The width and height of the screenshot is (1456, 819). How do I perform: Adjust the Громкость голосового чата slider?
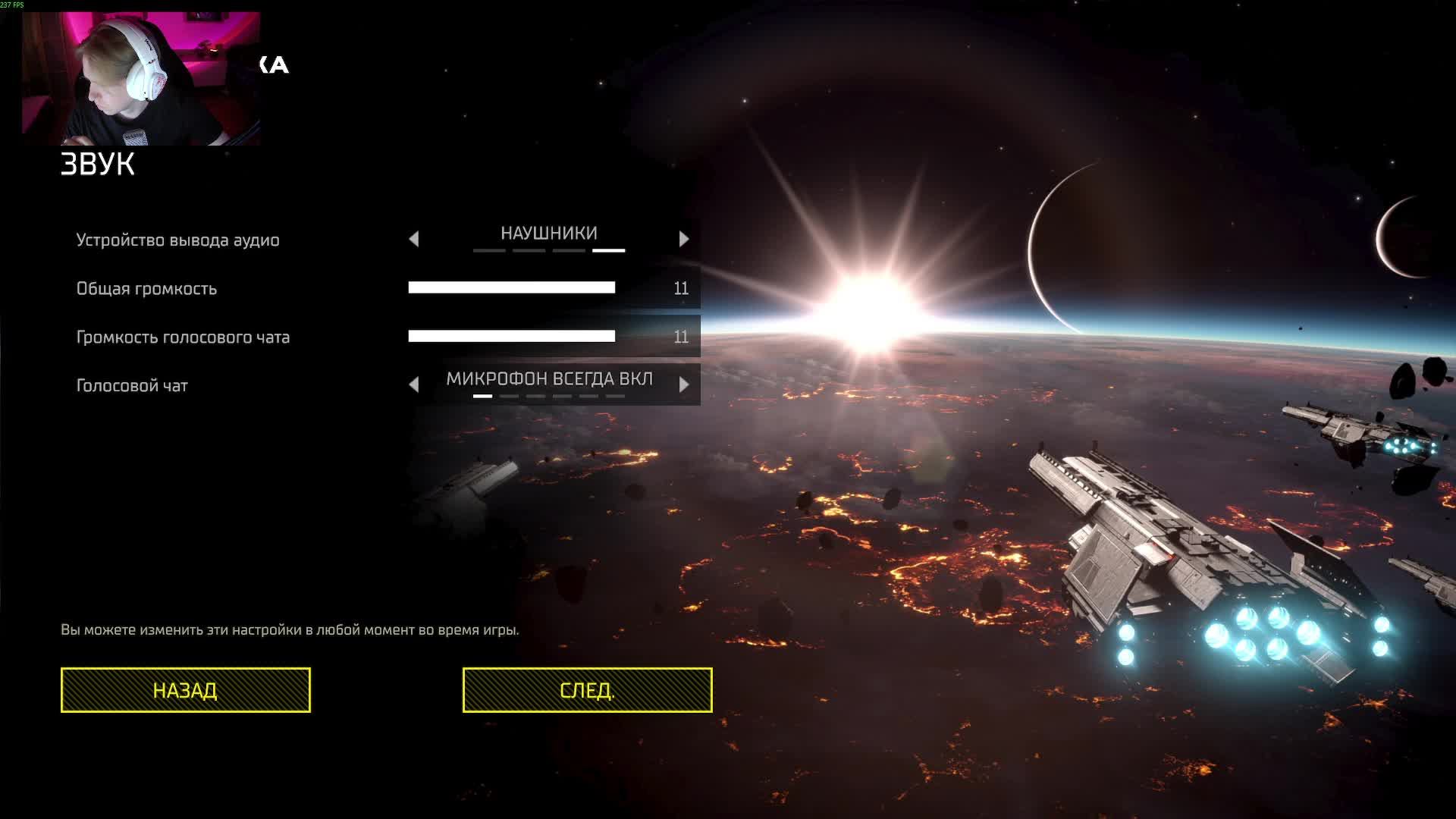tap(512, 337)
